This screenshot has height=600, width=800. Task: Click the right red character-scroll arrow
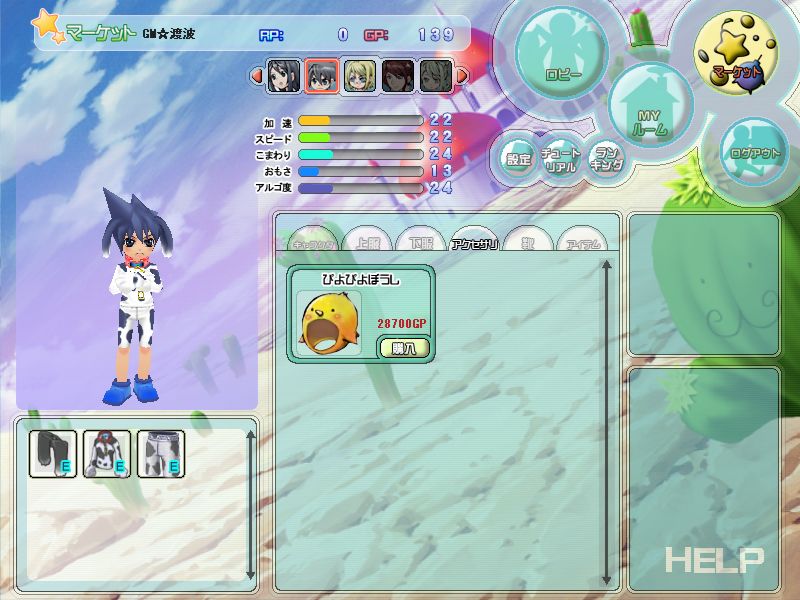[x=462, y=75]
